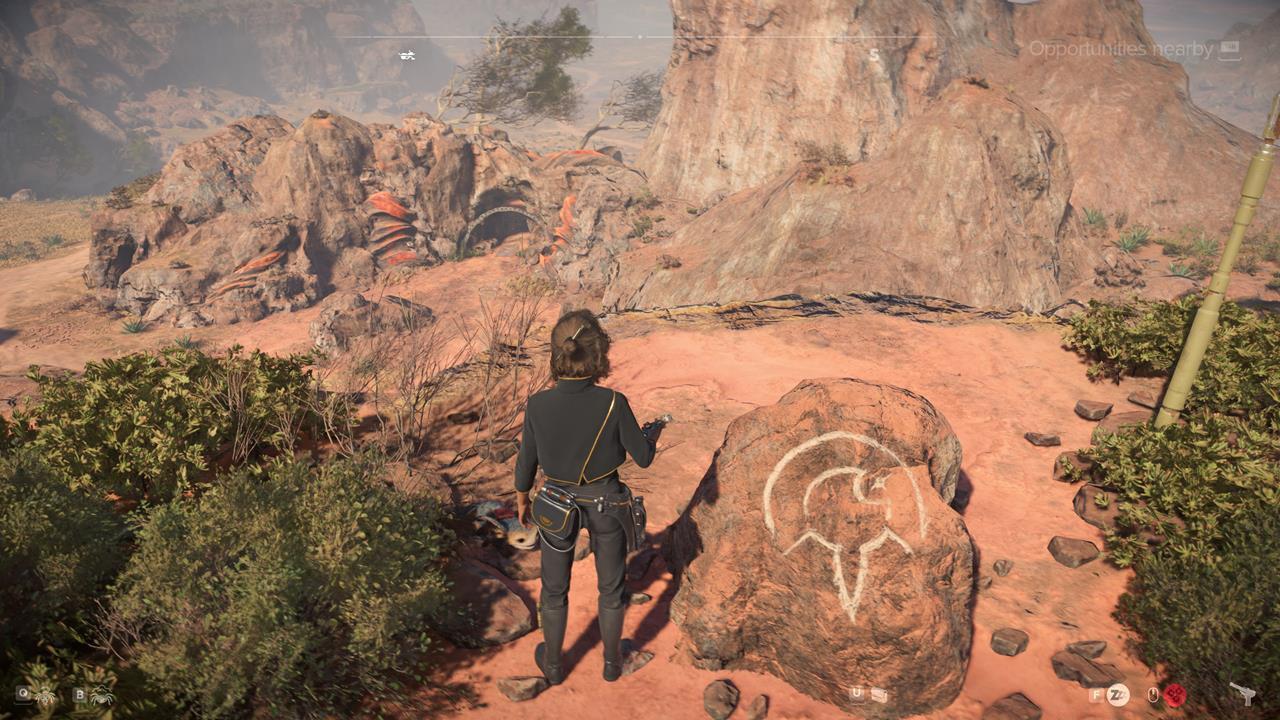Click the compass bar strip at the top
The image size is (1280, 720).
[x=640, y=36]
